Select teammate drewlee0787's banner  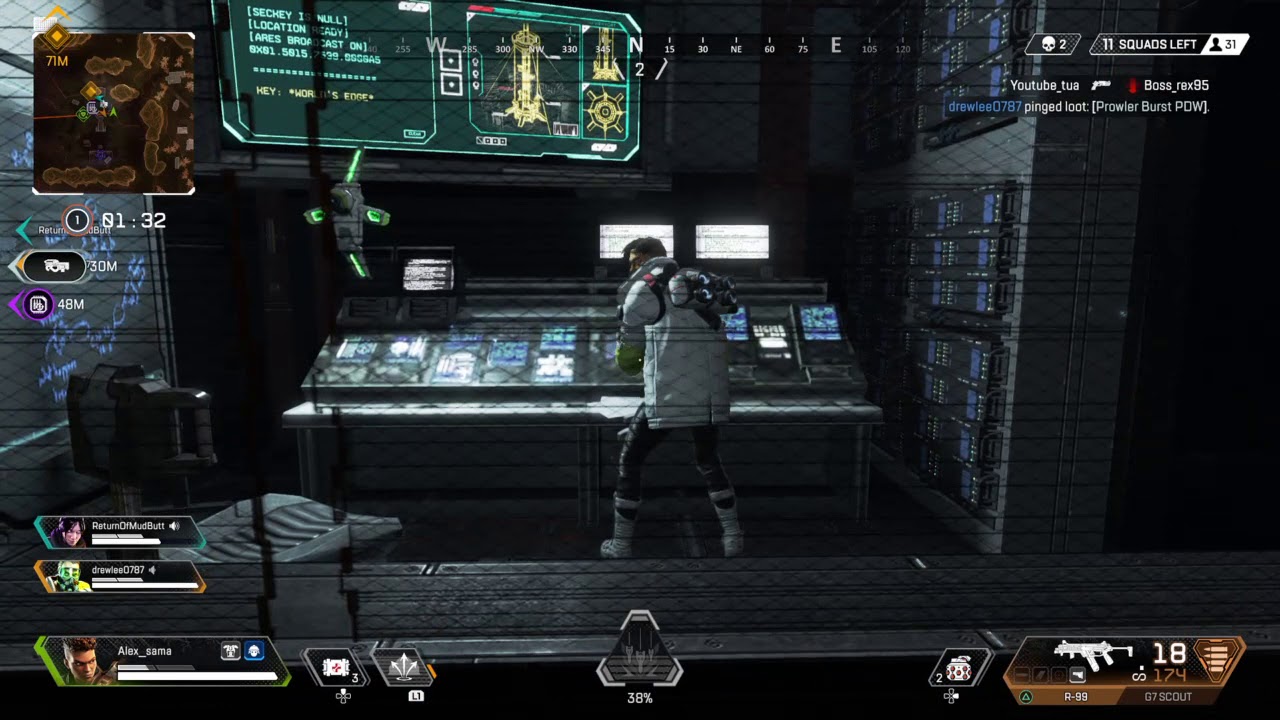pos(120,575)
